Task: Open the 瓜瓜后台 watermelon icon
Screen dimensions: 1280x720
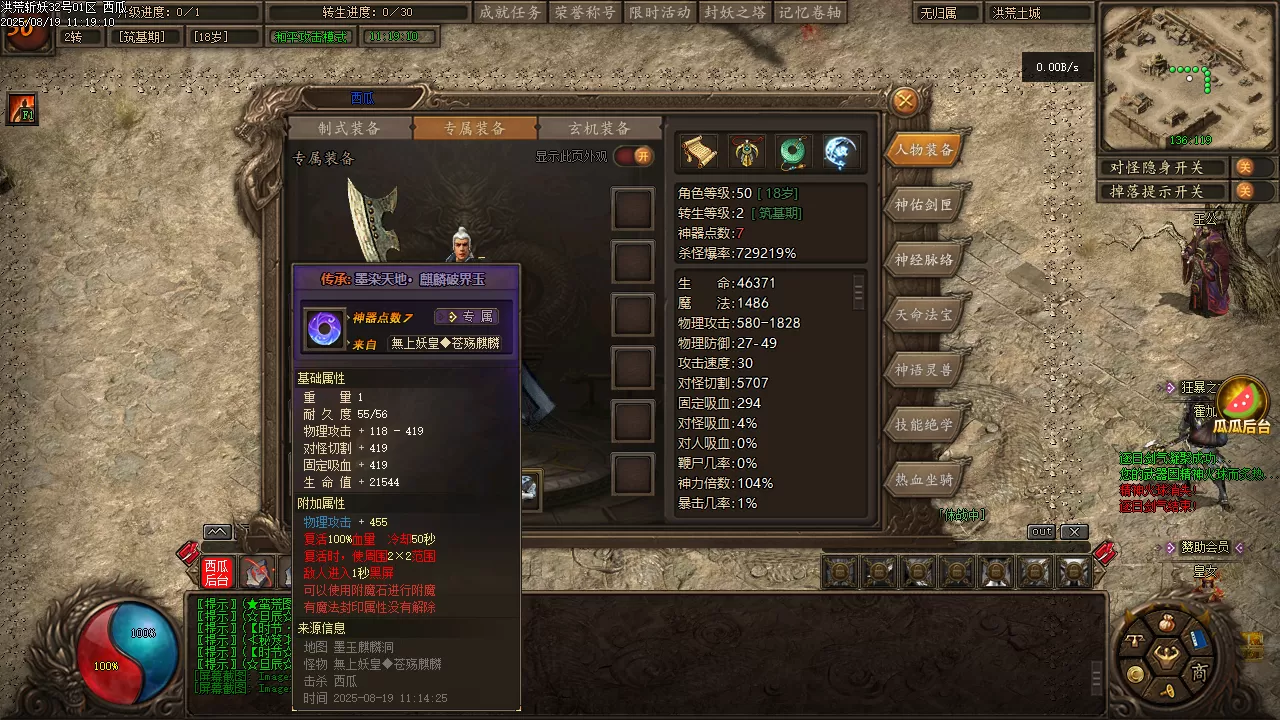Action: [1242, 400]
